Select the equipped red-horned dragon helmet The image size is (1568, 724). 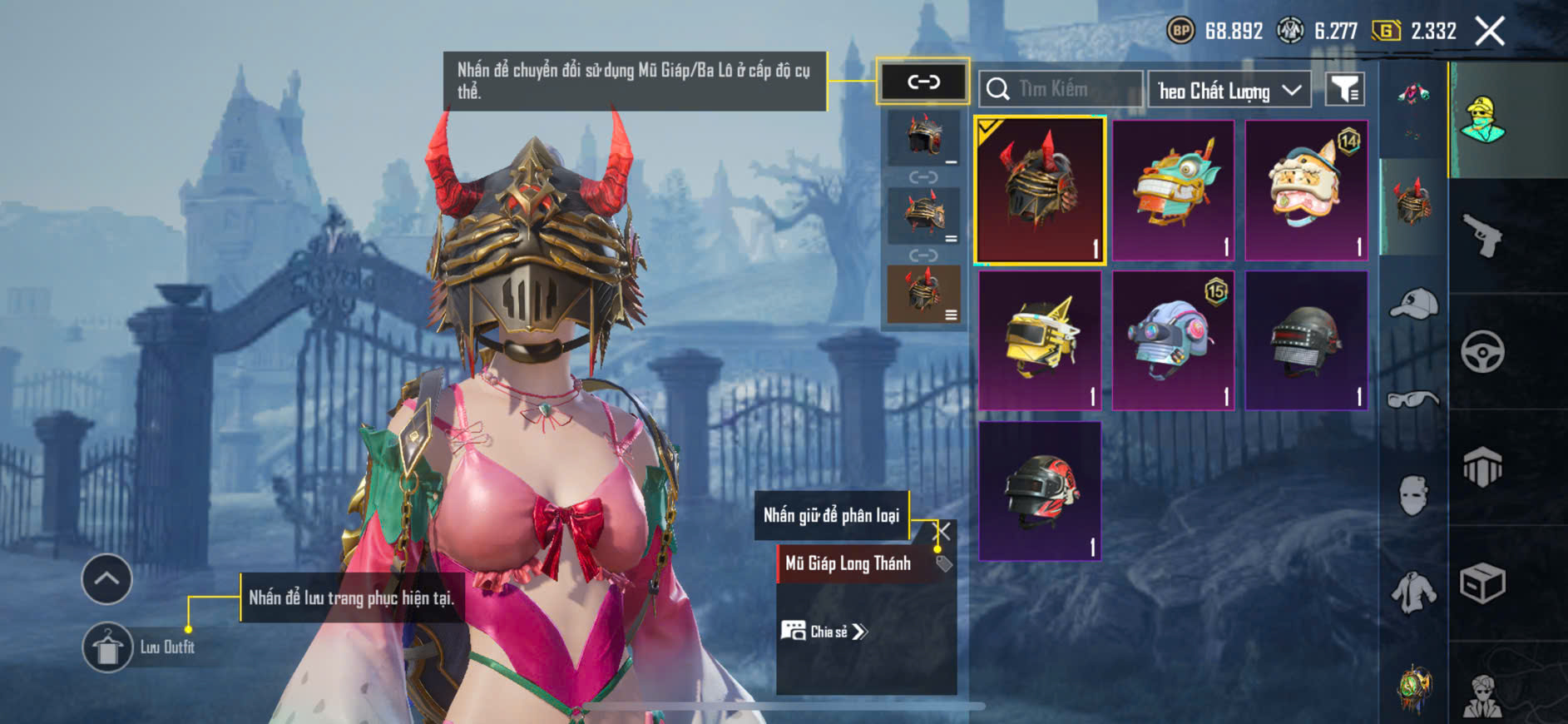(x=1040, y=191)
